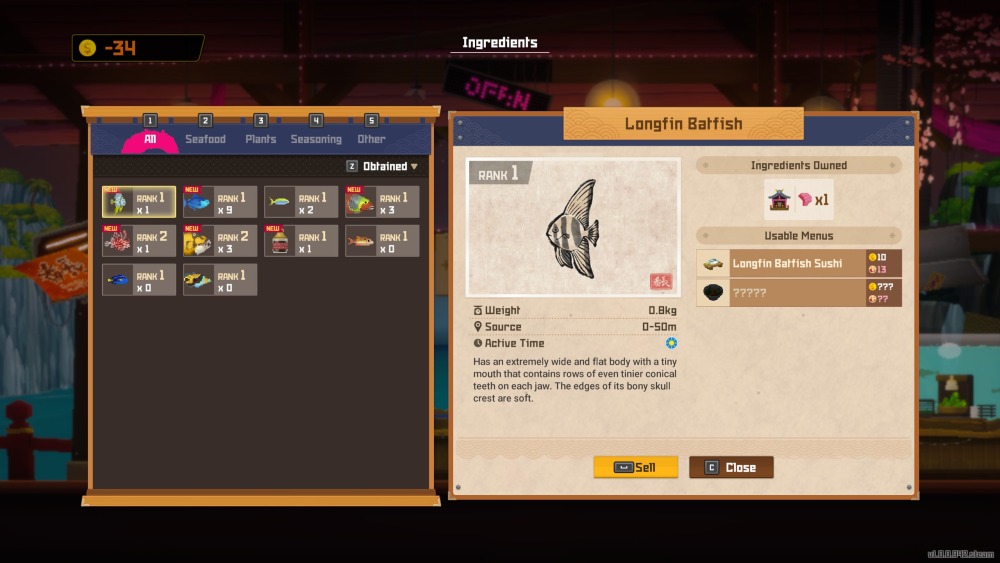Close the ingredient details panel

[730, 467]
